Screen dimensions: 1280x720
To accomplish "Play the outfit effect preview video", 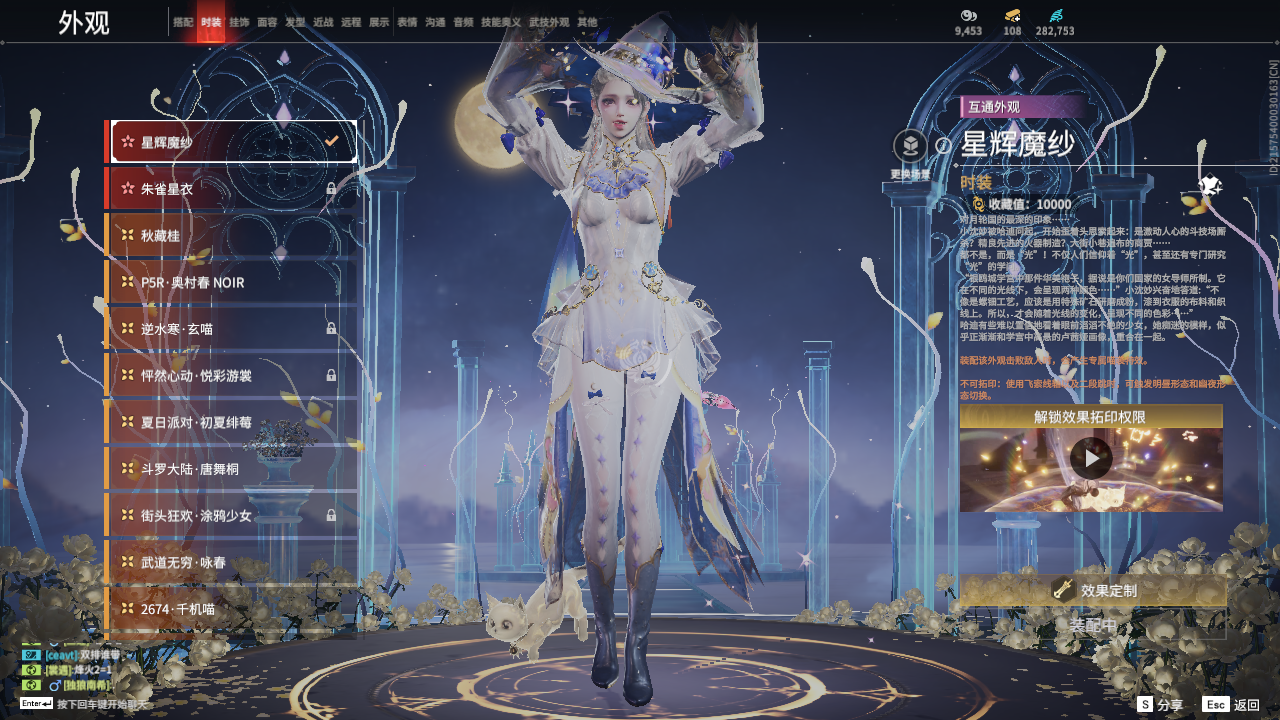I will [x=1091, y=459].
